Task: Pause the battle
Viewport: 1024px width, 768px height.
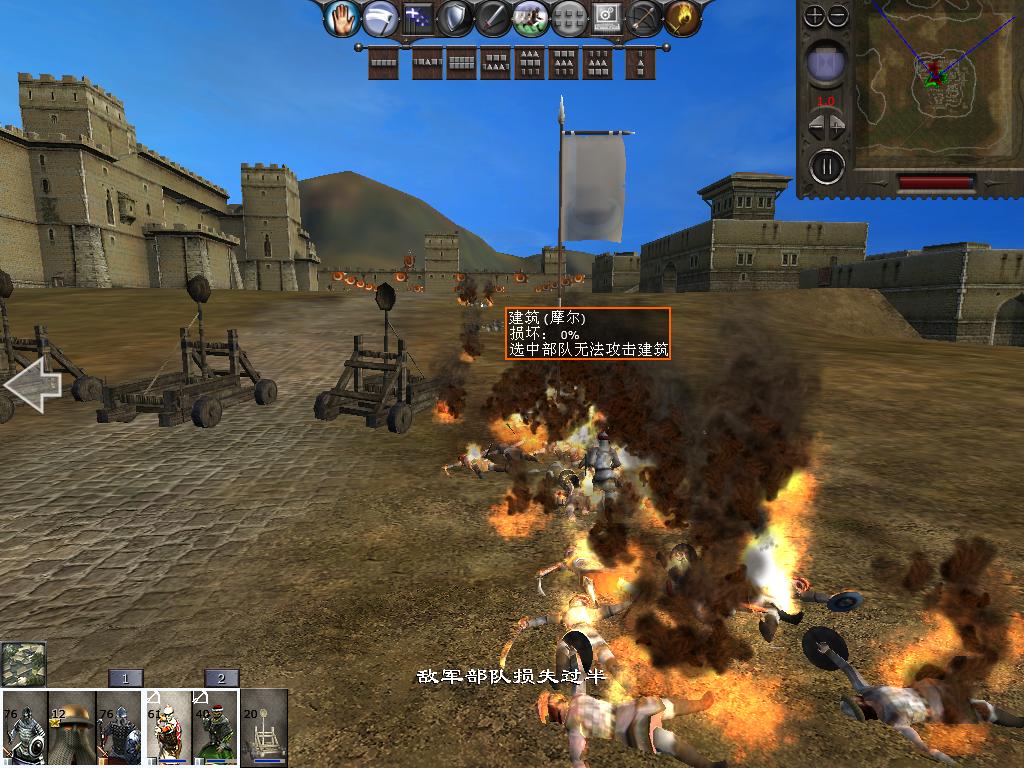Action: (827, 165)
